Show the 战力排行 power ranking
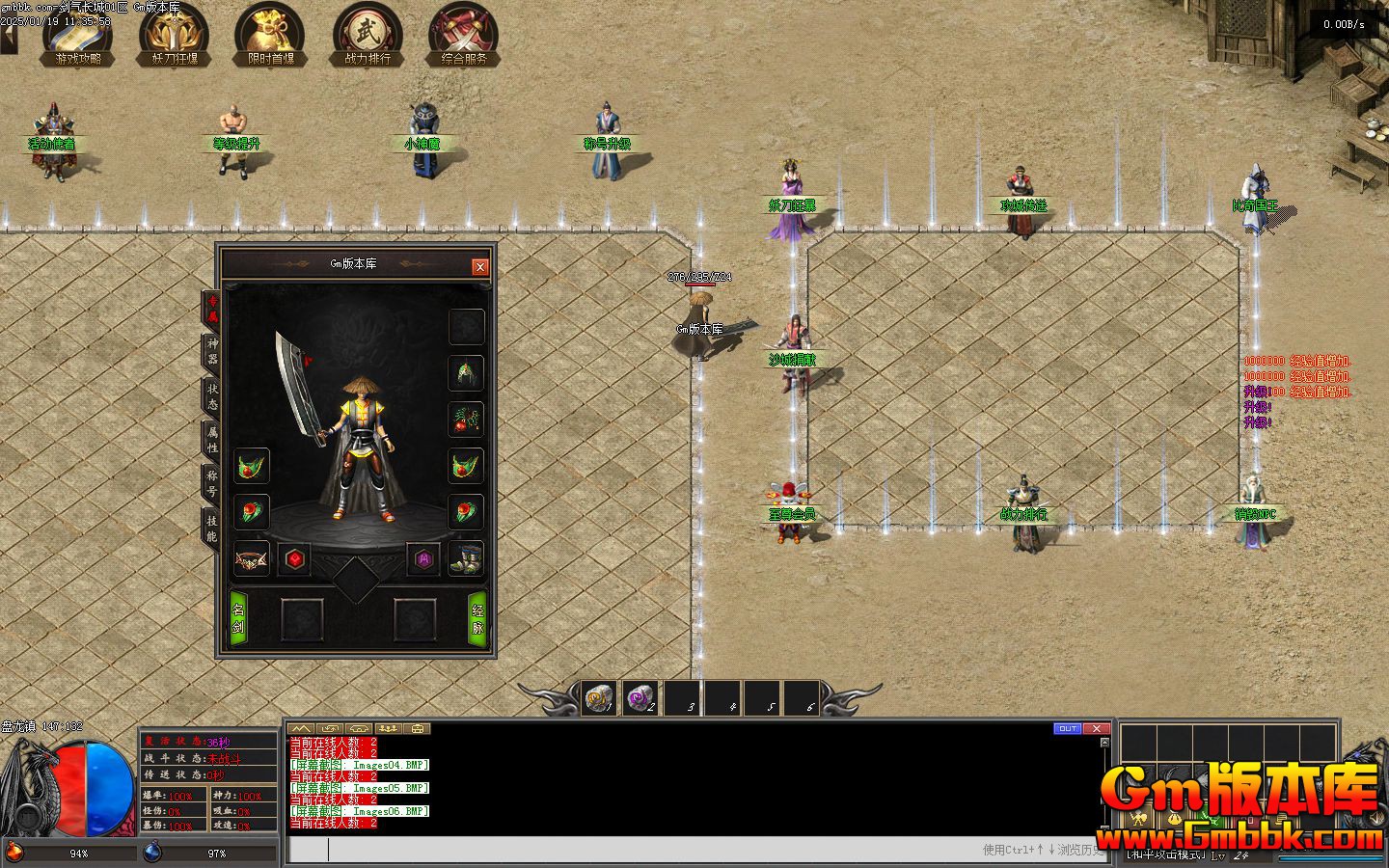 368,35
